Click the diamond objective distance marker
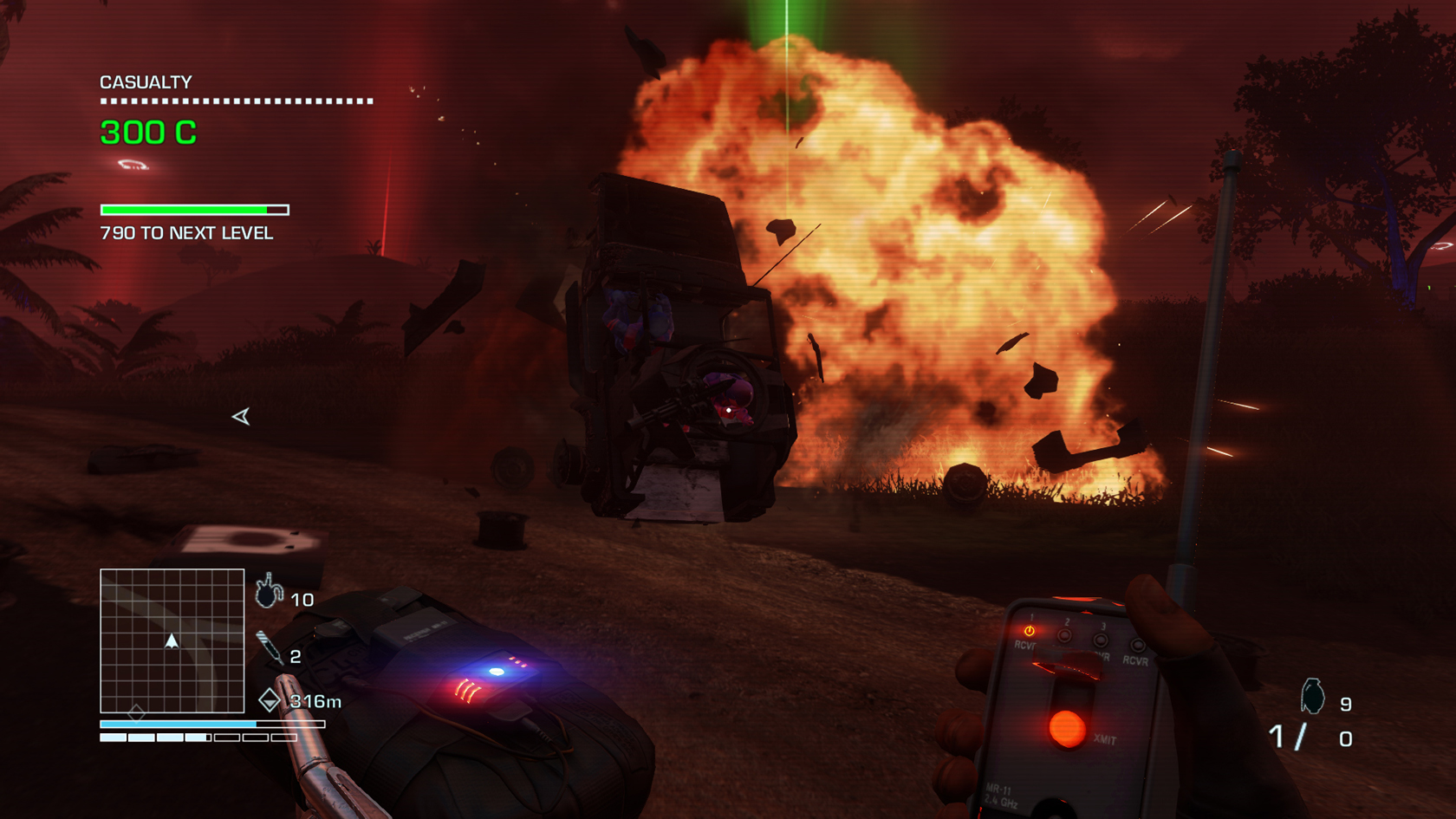The width and height of the screenshot is (1456, 819). [270, 699]
